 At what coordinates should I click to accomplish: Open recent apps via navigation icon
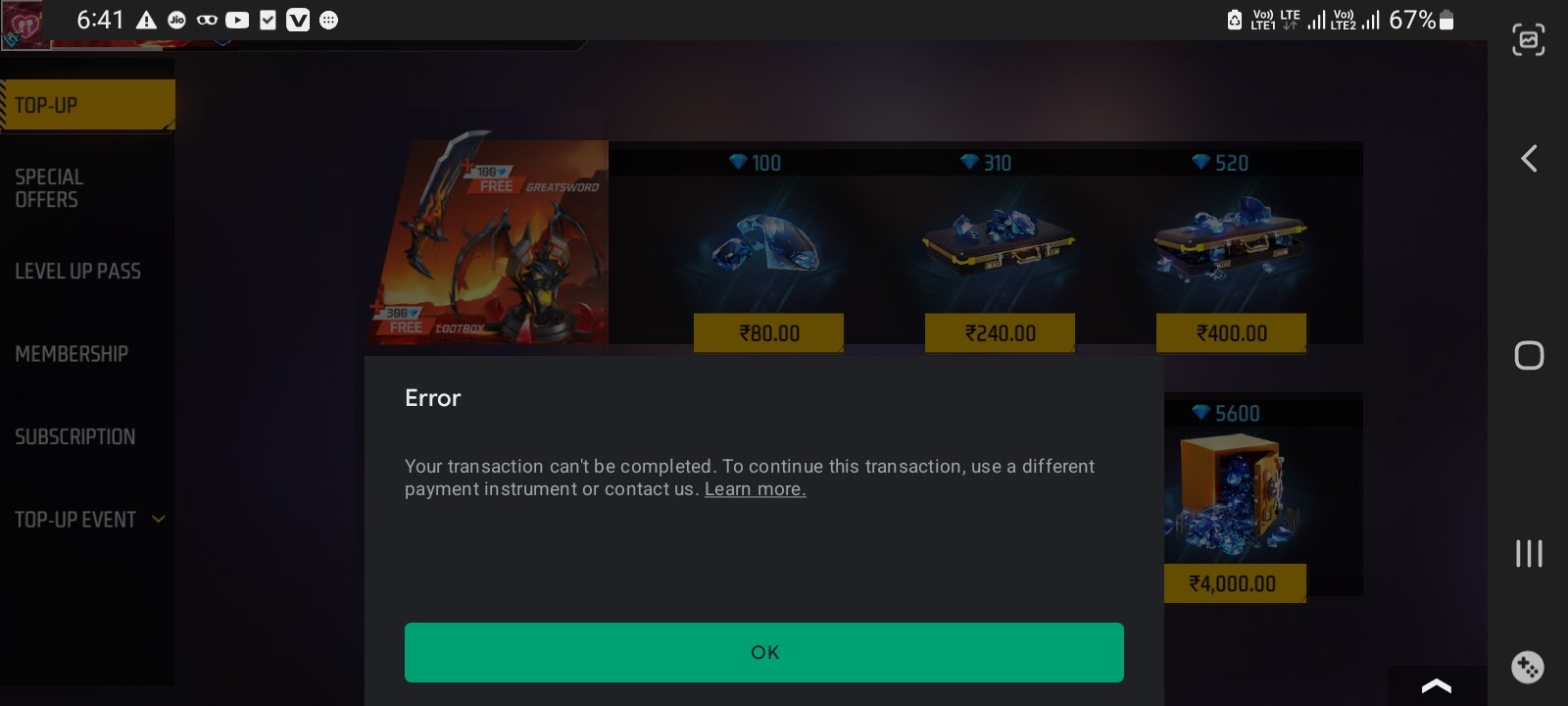coord(1528,554)
